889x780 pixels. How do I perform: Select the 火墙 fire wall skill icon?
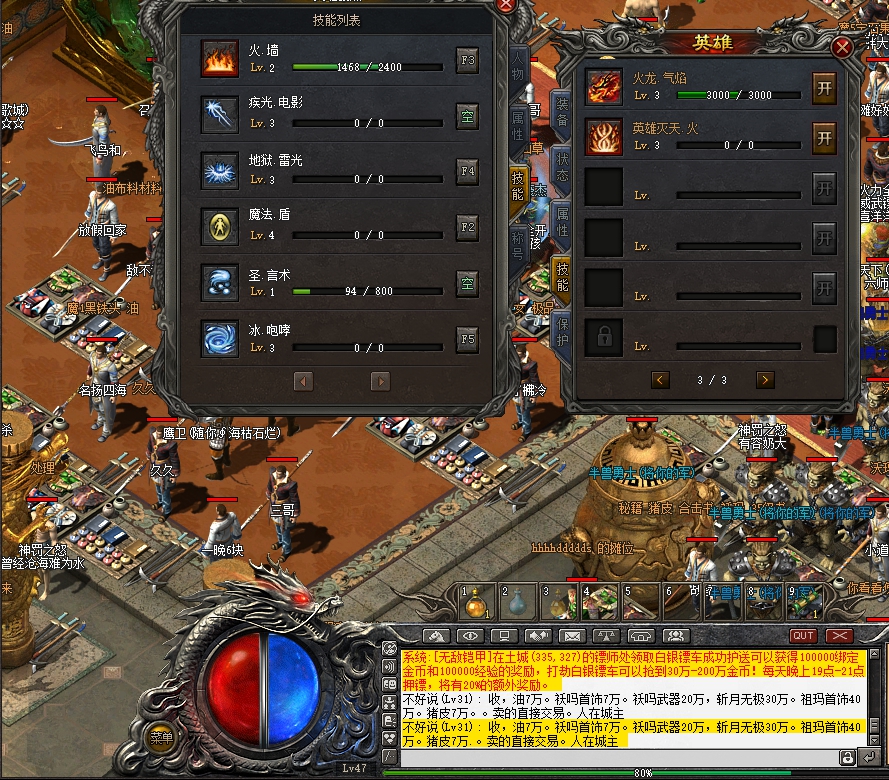point(219,59)
